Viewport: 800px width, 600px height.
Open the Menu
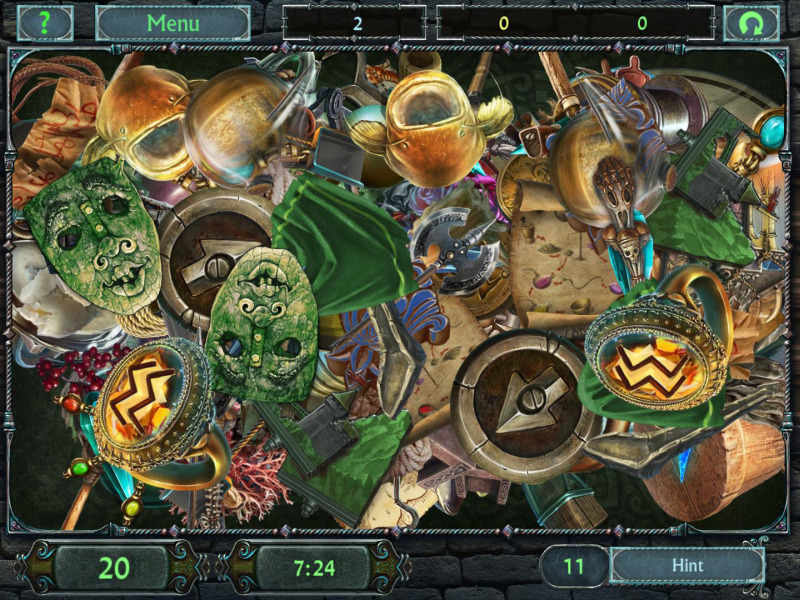(173, 23)
